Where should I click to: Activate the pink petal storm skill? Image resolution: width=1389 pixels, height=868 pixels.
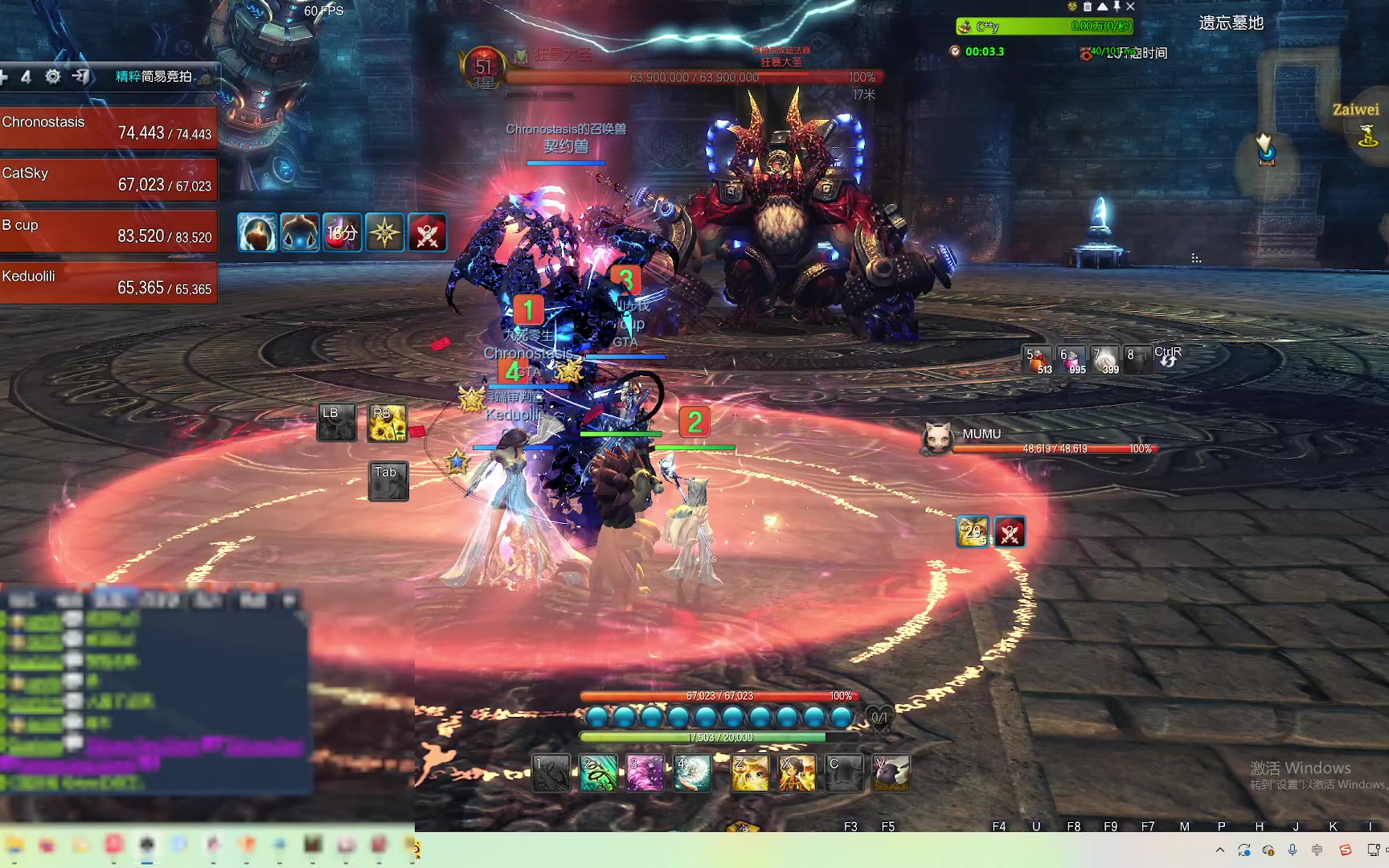[645, 773]
